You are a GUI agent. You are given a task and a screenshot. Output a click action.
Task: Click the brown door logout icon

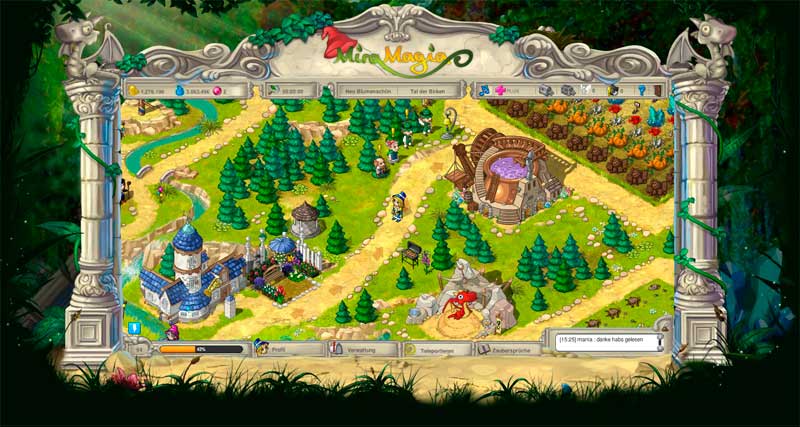click(x=659, y=90)
